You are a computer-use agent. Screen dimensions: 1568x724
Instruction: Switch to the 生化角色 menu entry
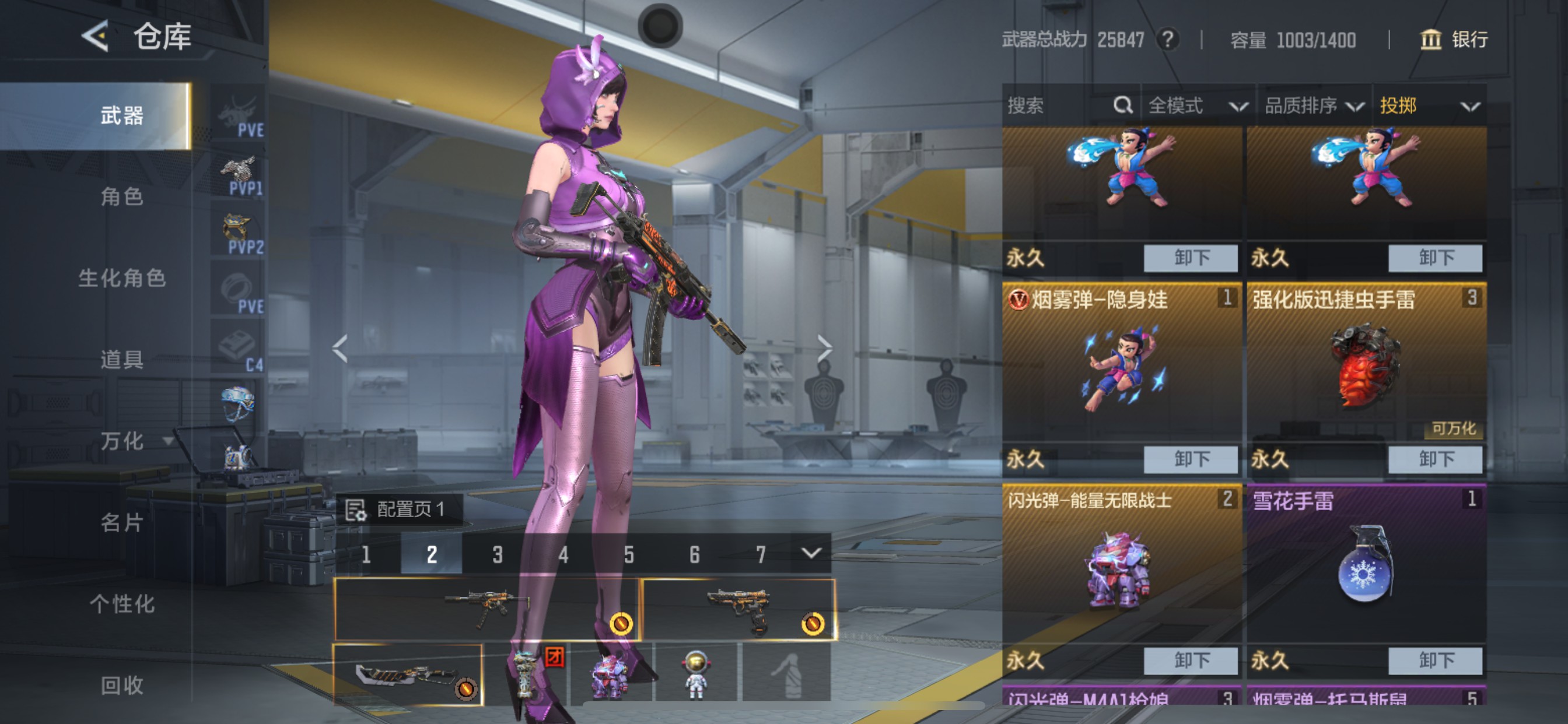(x=122, y=278)
